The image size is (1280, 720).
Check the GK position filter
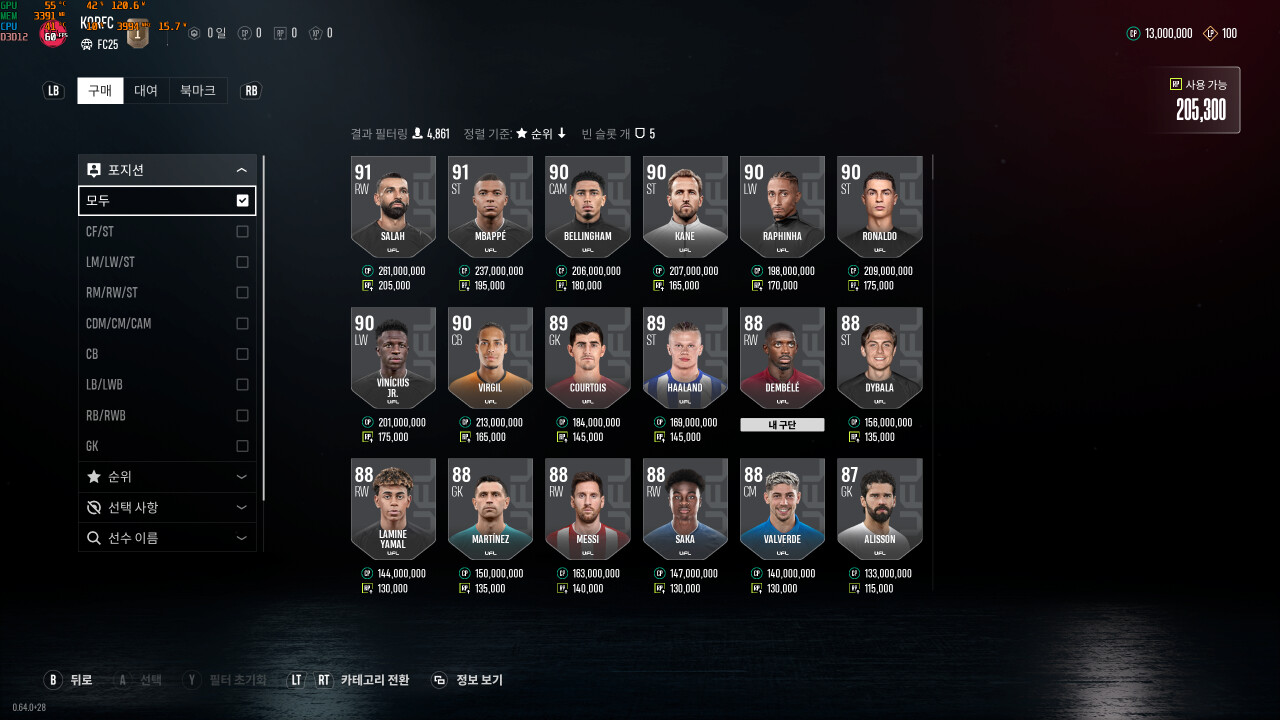[242, 446]
